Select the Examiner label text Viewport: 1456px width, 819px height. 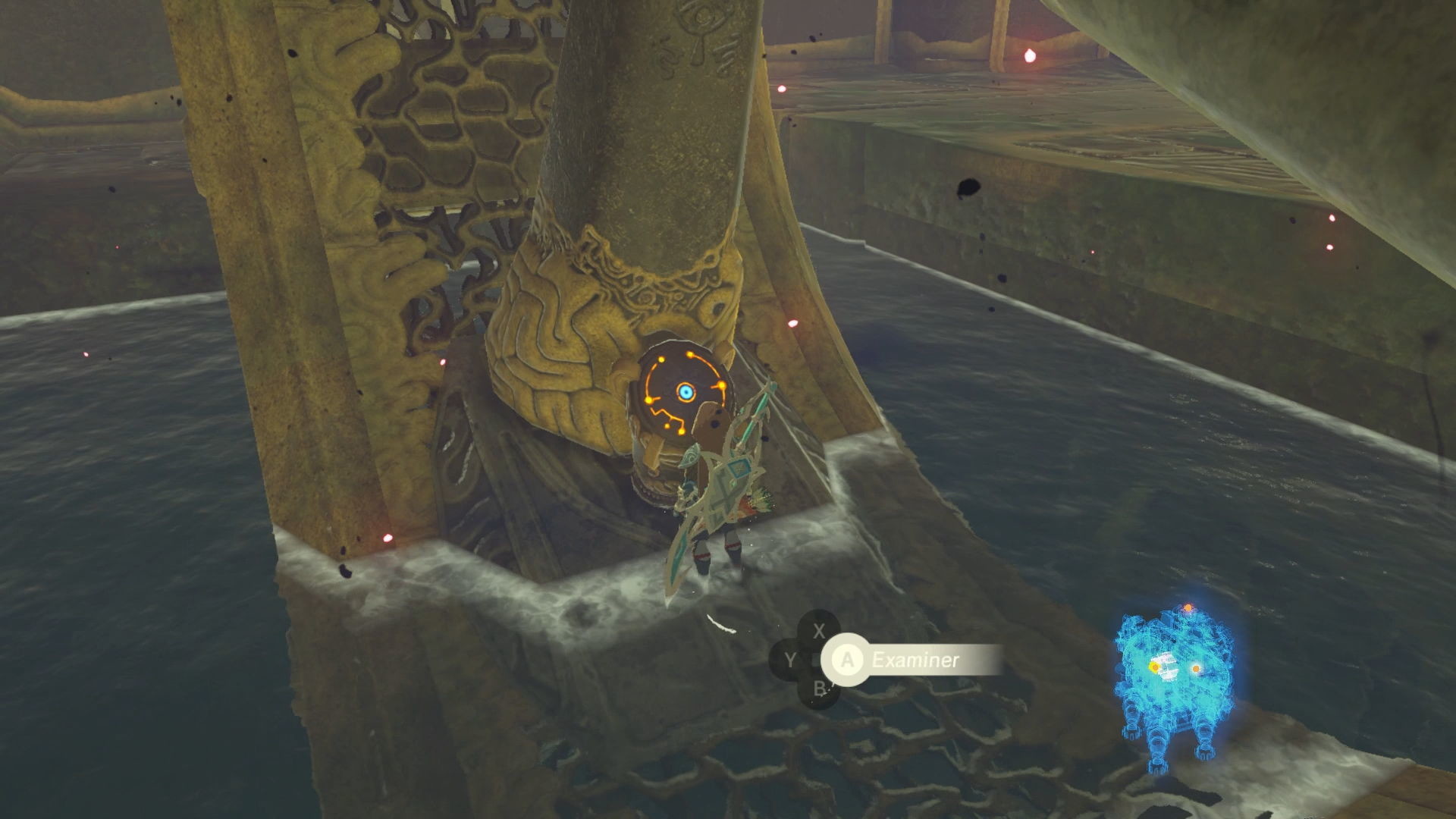[x=915, y=660]
